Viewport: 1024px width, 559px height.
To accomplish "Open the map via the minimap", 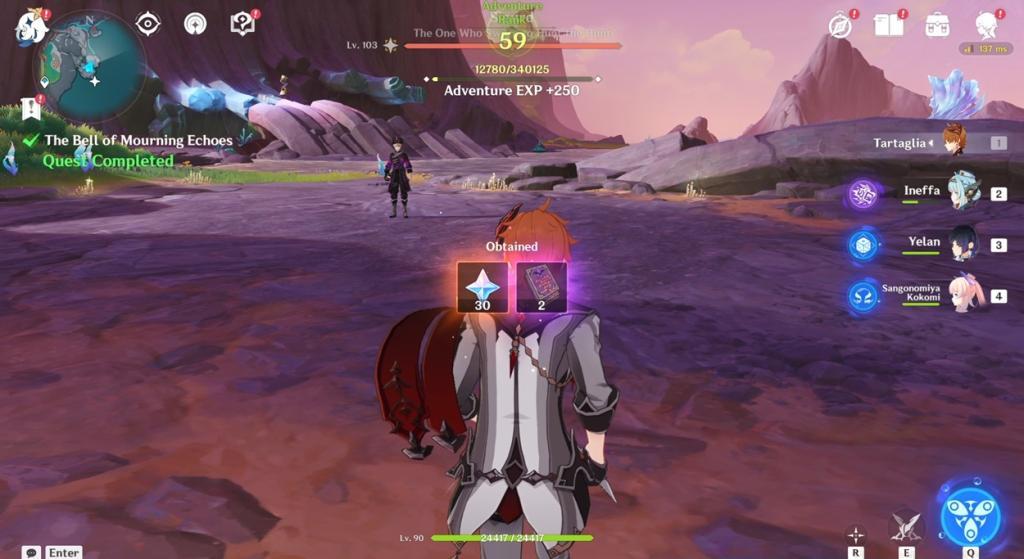I will [89, 66].
